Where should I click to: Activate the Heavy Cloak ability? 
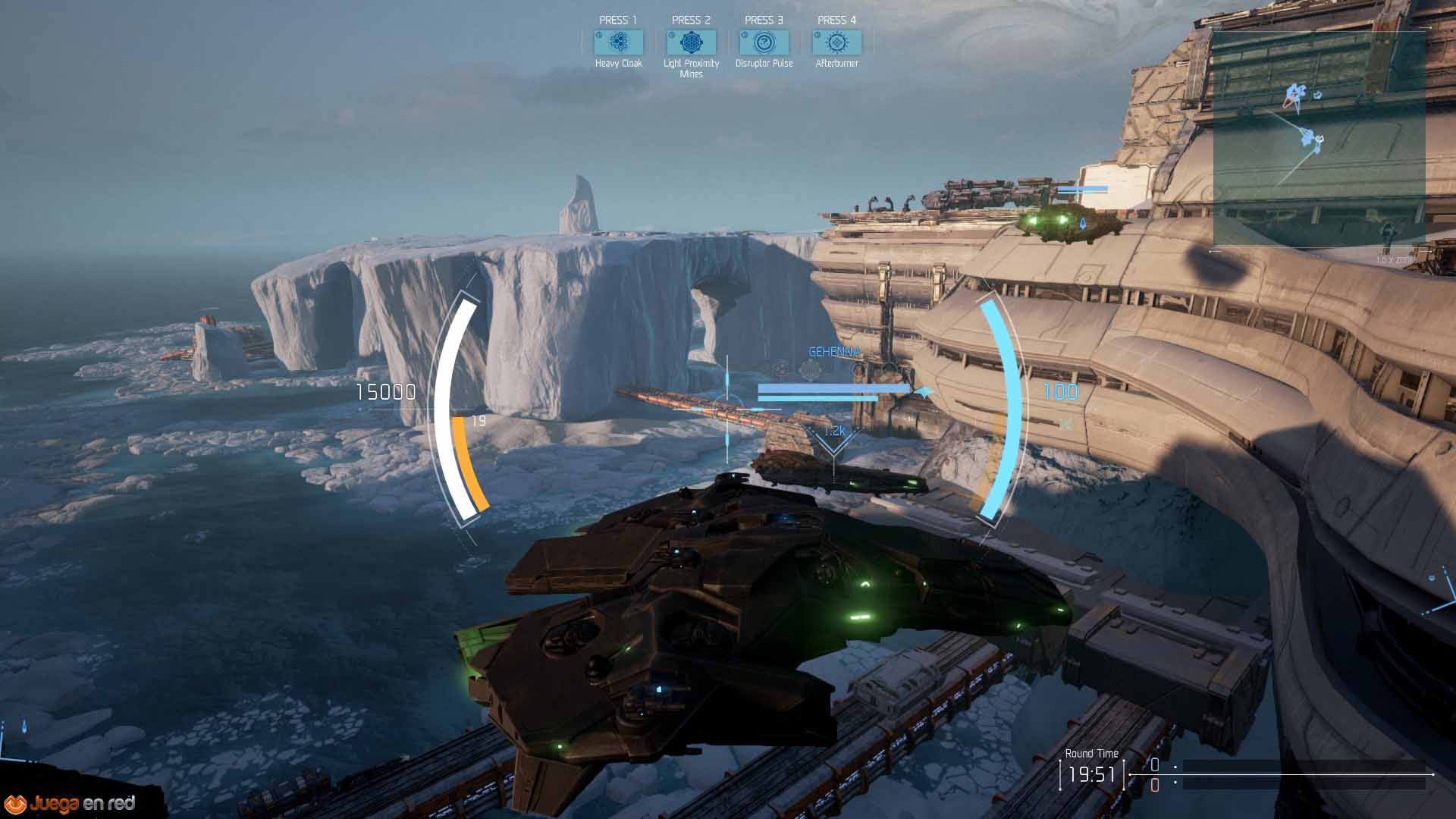pos(619,42)
